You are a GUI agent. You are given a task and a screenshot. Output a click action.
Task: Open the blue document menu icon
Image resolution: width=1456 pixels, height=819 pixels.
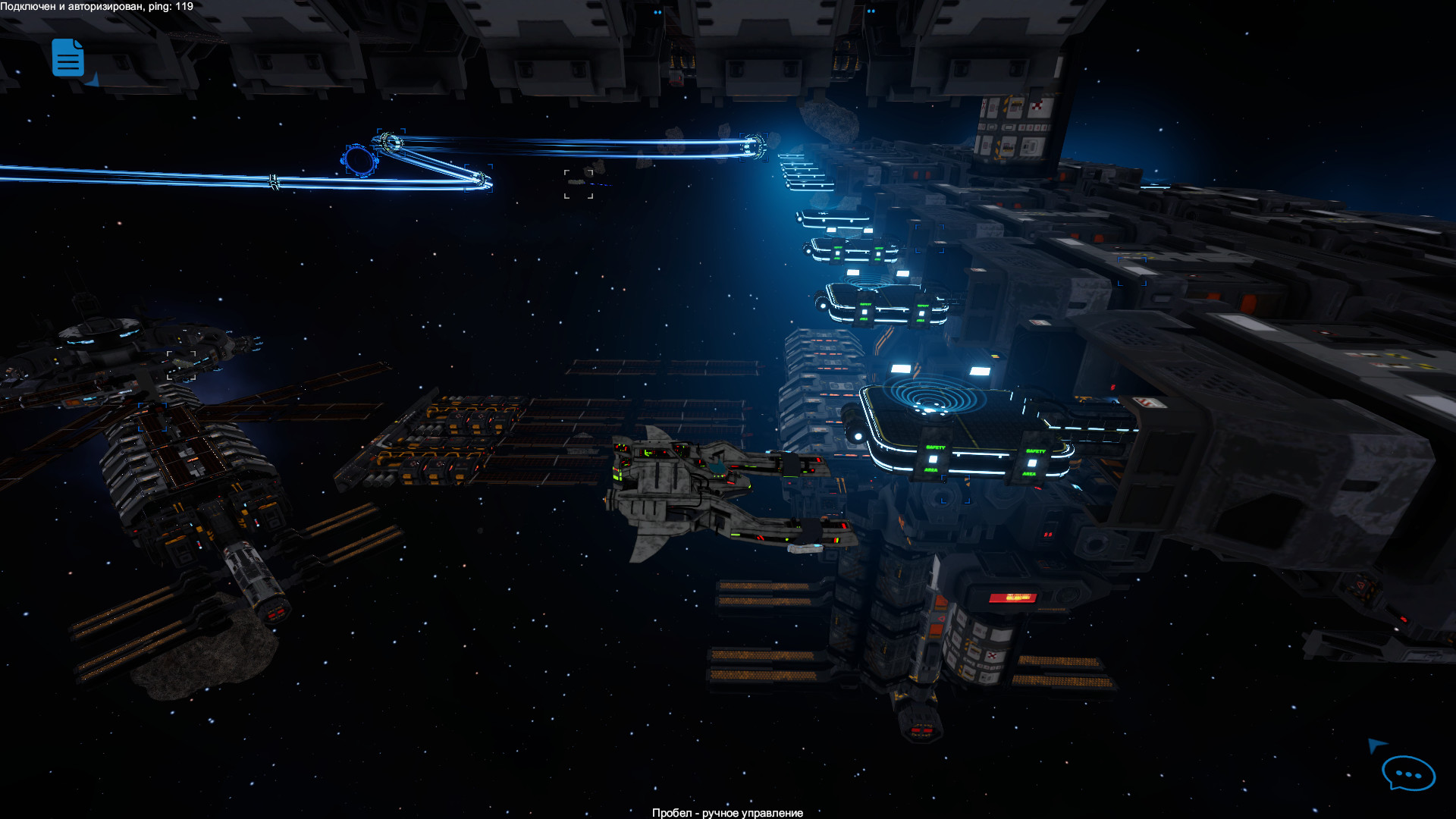coord(67,58)
